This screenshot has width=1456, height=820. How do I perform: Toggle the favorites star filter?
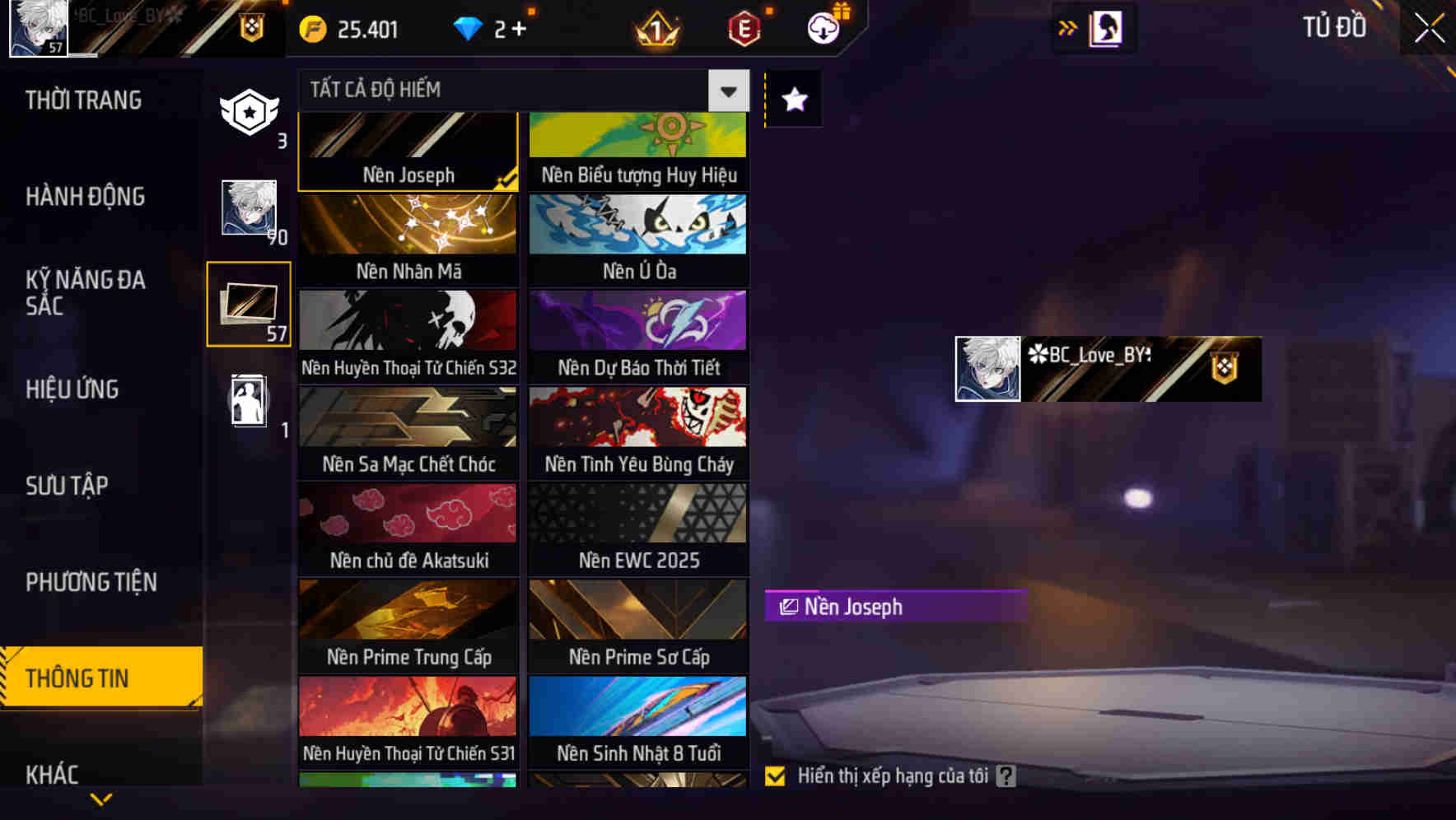click(792, 100)
